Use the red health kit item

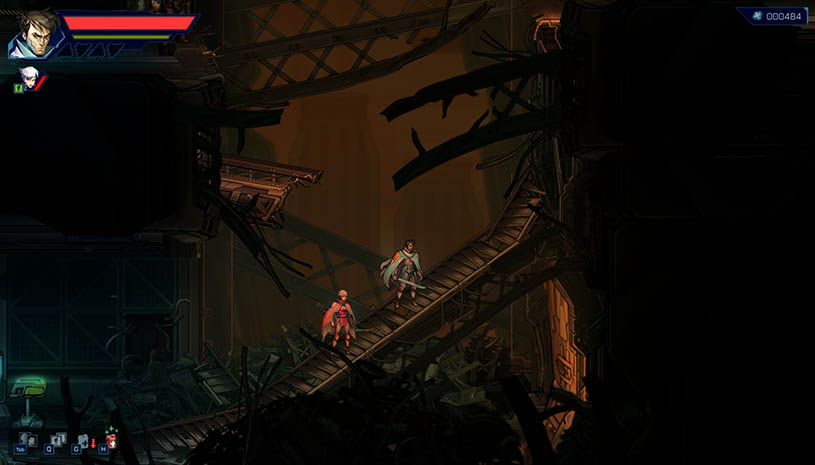[112, 440]
